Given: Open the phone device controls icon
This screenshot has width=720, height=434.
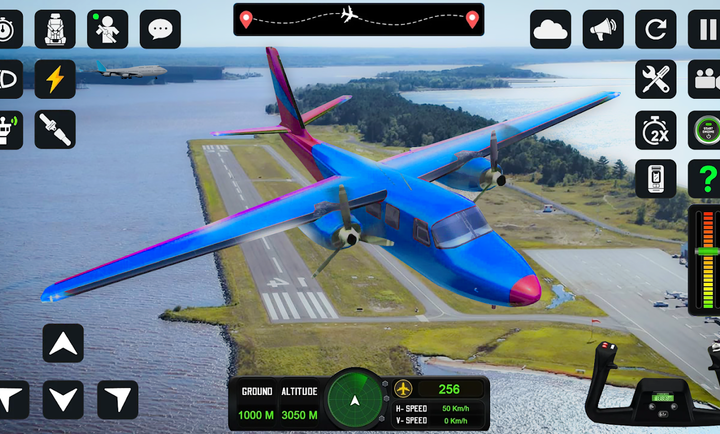Looking at the screenshot, I should click(655, 179).
